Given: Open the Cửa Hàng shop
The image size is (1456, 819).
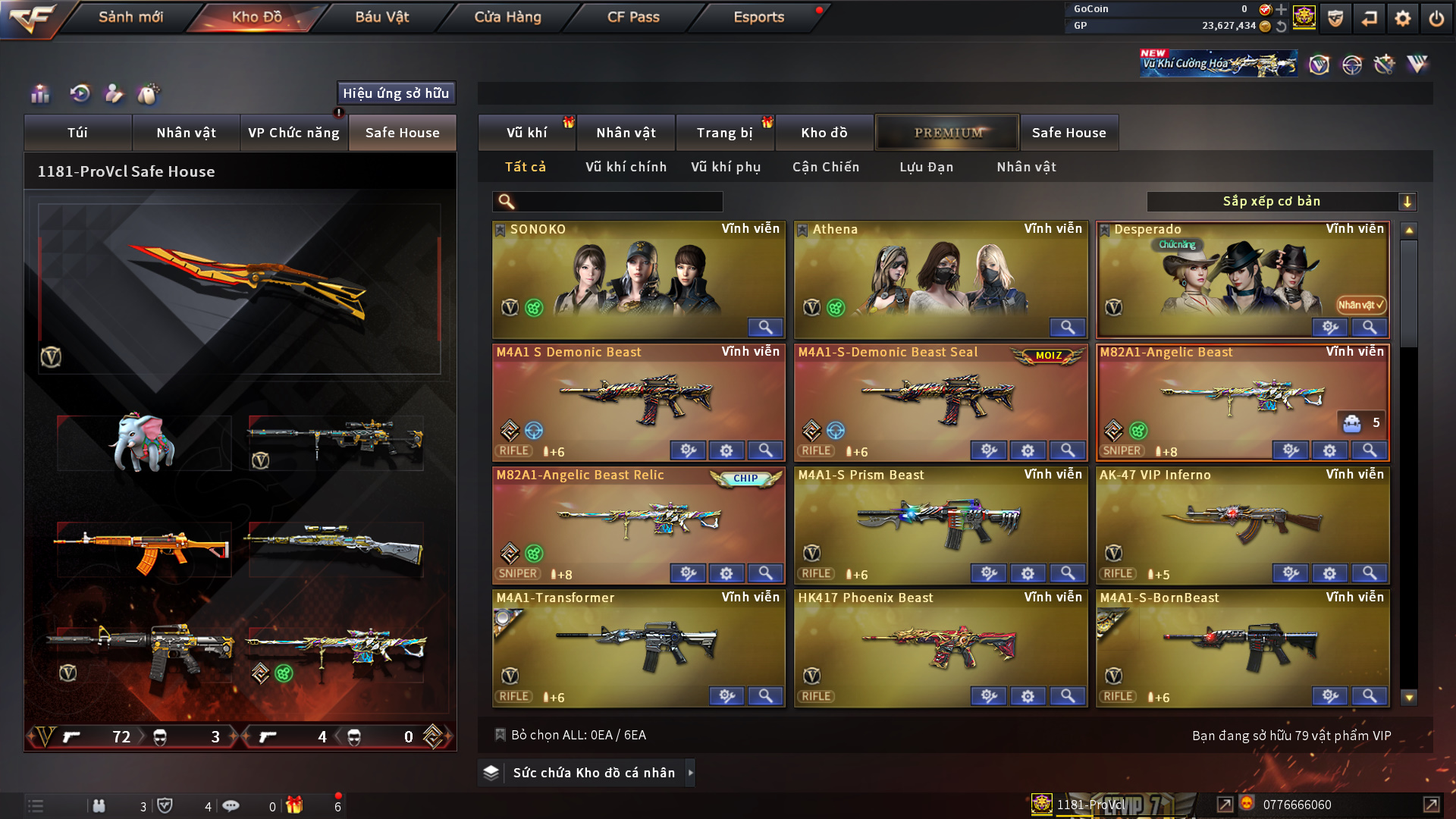Looking at the screenshot, I should (507, 17).
